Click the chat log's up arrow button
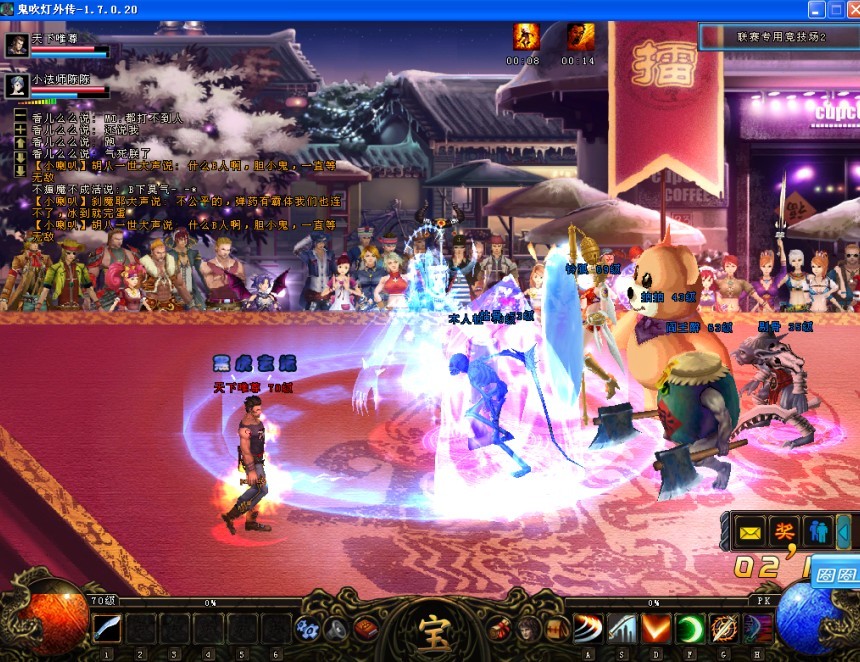The image size is (860, 662). 19,144
